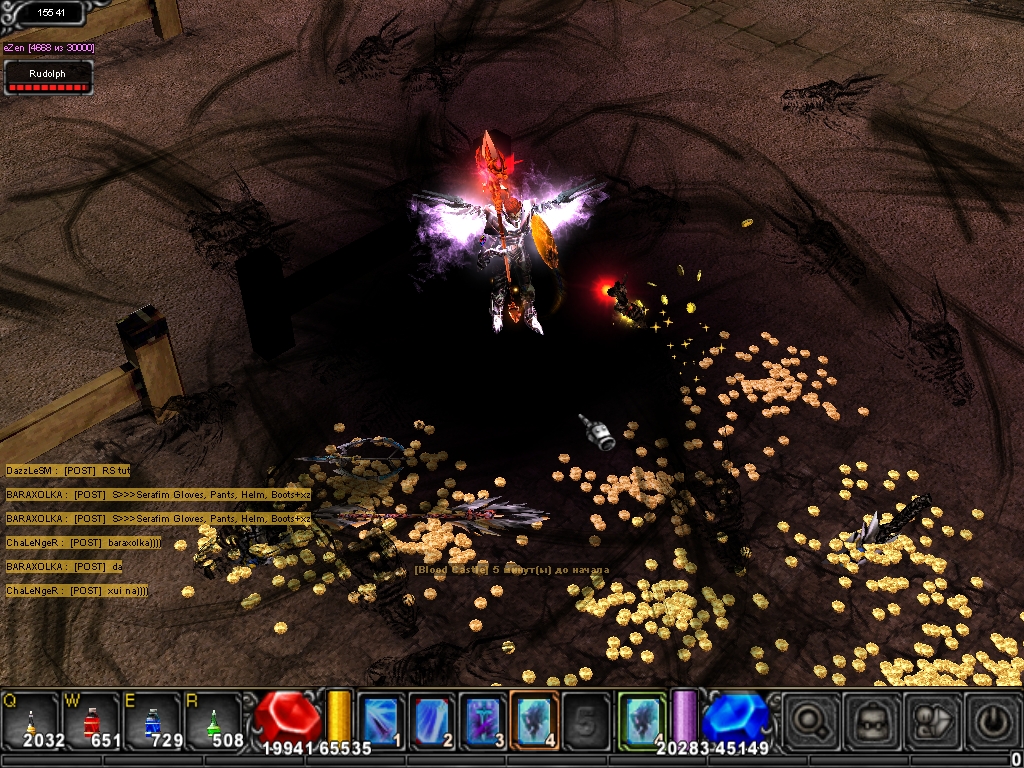Click BARAXOLKA's Serafim Gloves post in chat
The image size is (1024, 768).
tap(158, 494)
